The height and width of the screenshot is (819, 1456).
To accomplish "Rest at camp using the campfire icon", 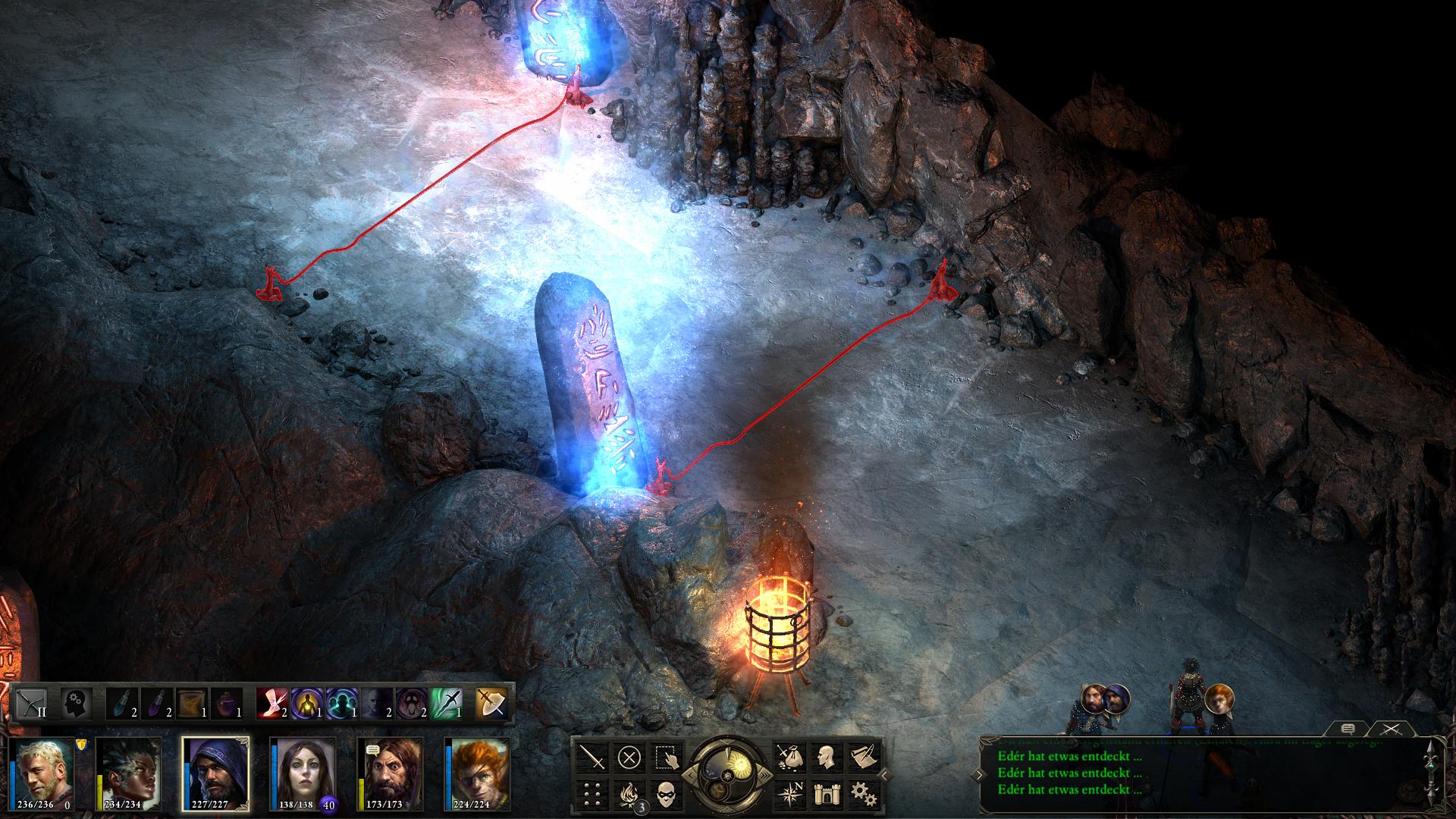I will (629, 793).
